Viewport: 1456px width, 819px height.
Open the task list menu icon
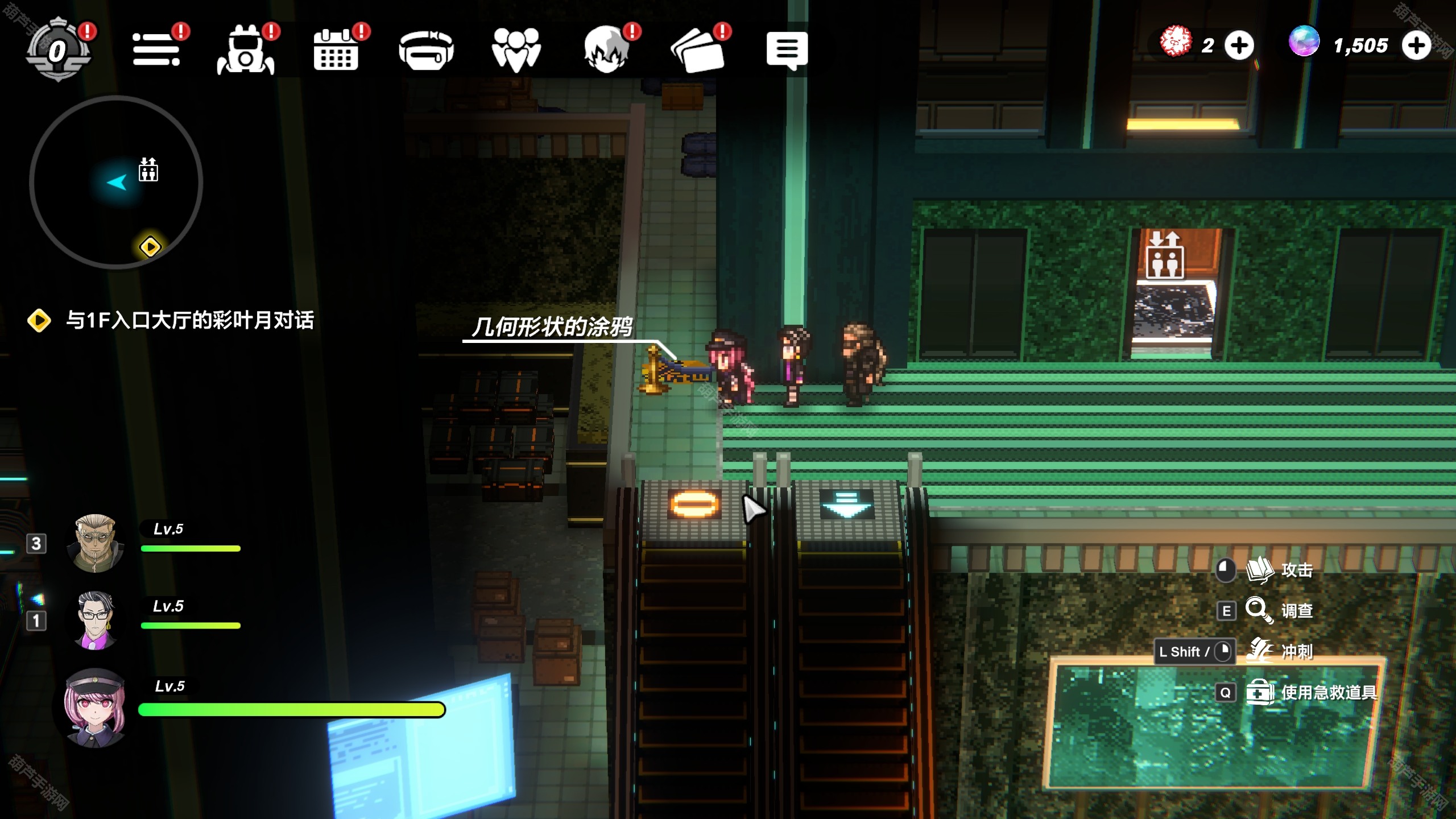click(x=156, y=49)
